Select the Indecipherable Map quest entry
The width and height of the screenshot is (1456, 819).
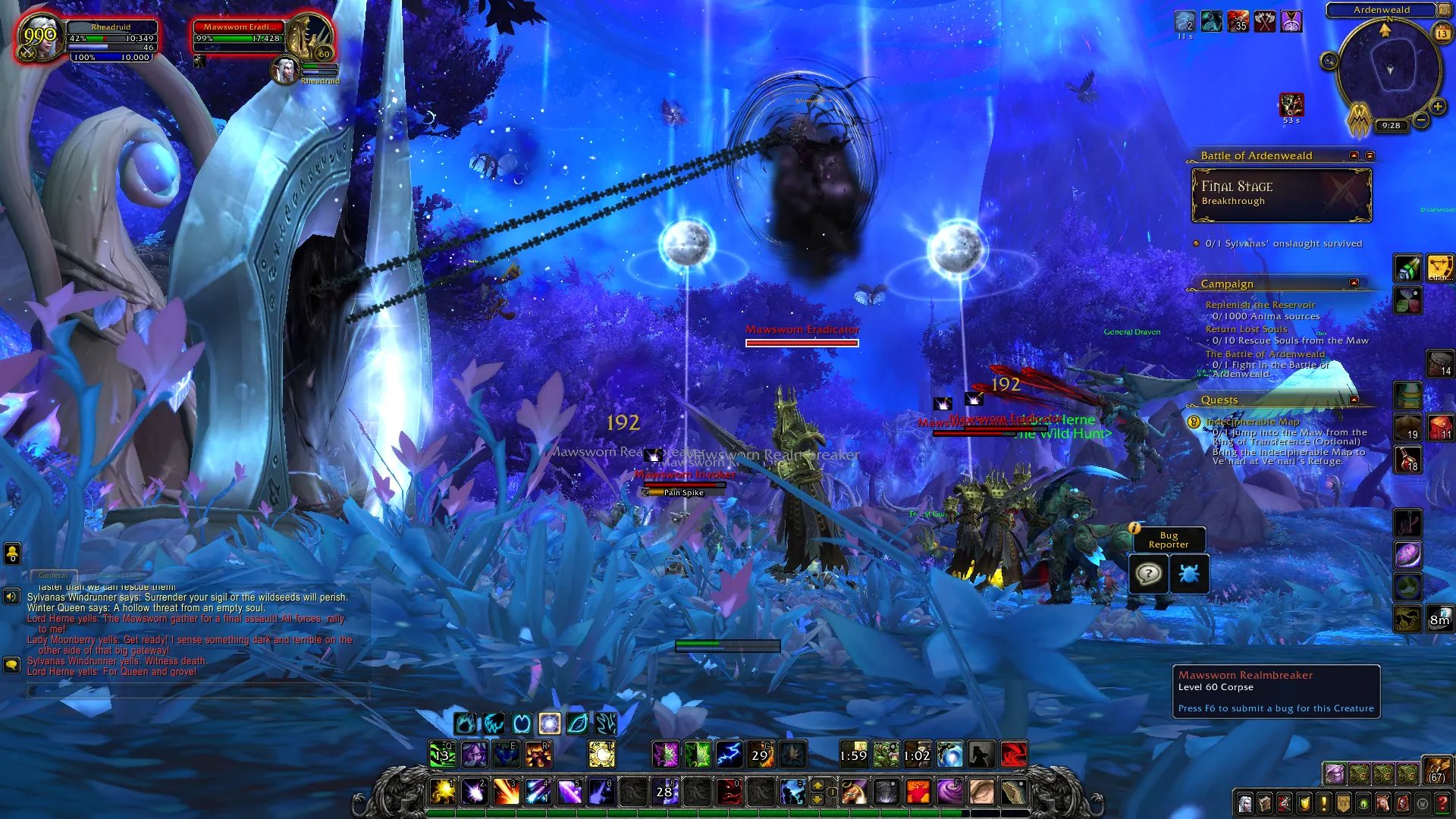[1252, 422]
